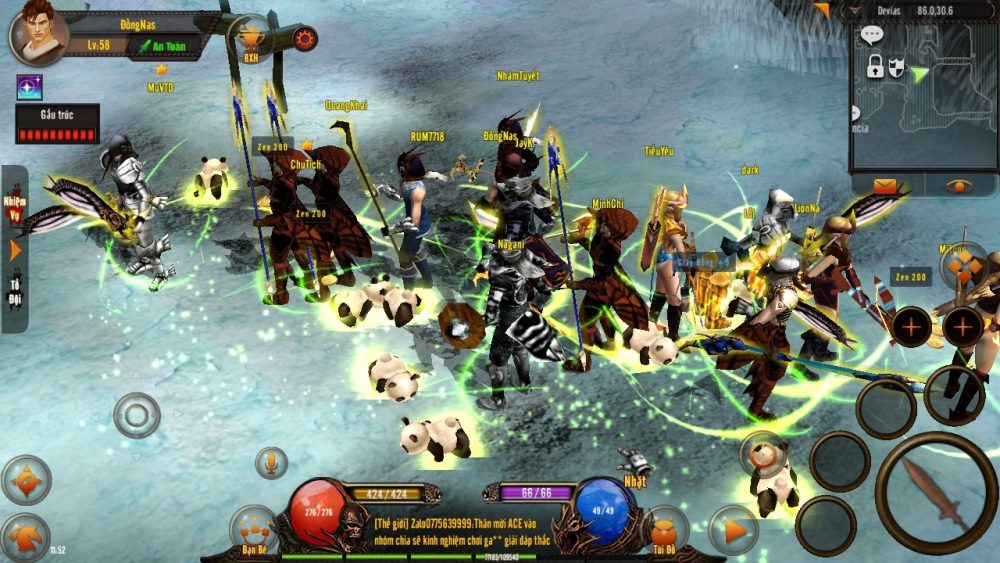Open the mail envelope icon
This screenshot has width=1000, height=563.
point(885,186)
